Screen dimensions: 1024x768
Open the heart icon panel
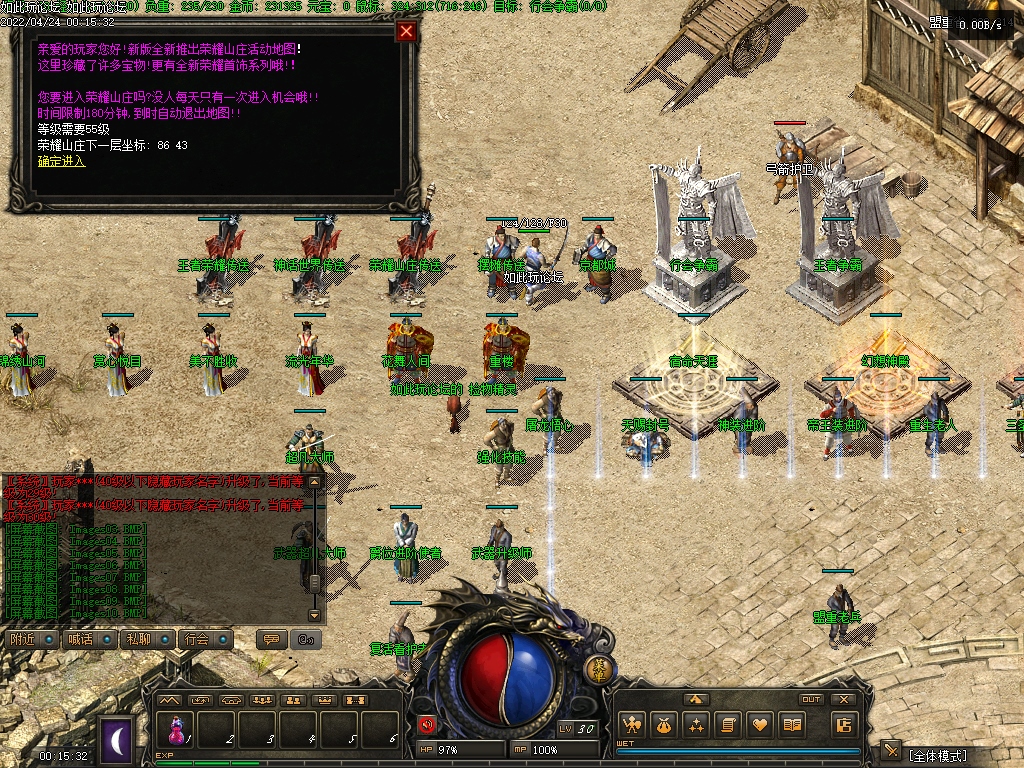tap(762, 725)
